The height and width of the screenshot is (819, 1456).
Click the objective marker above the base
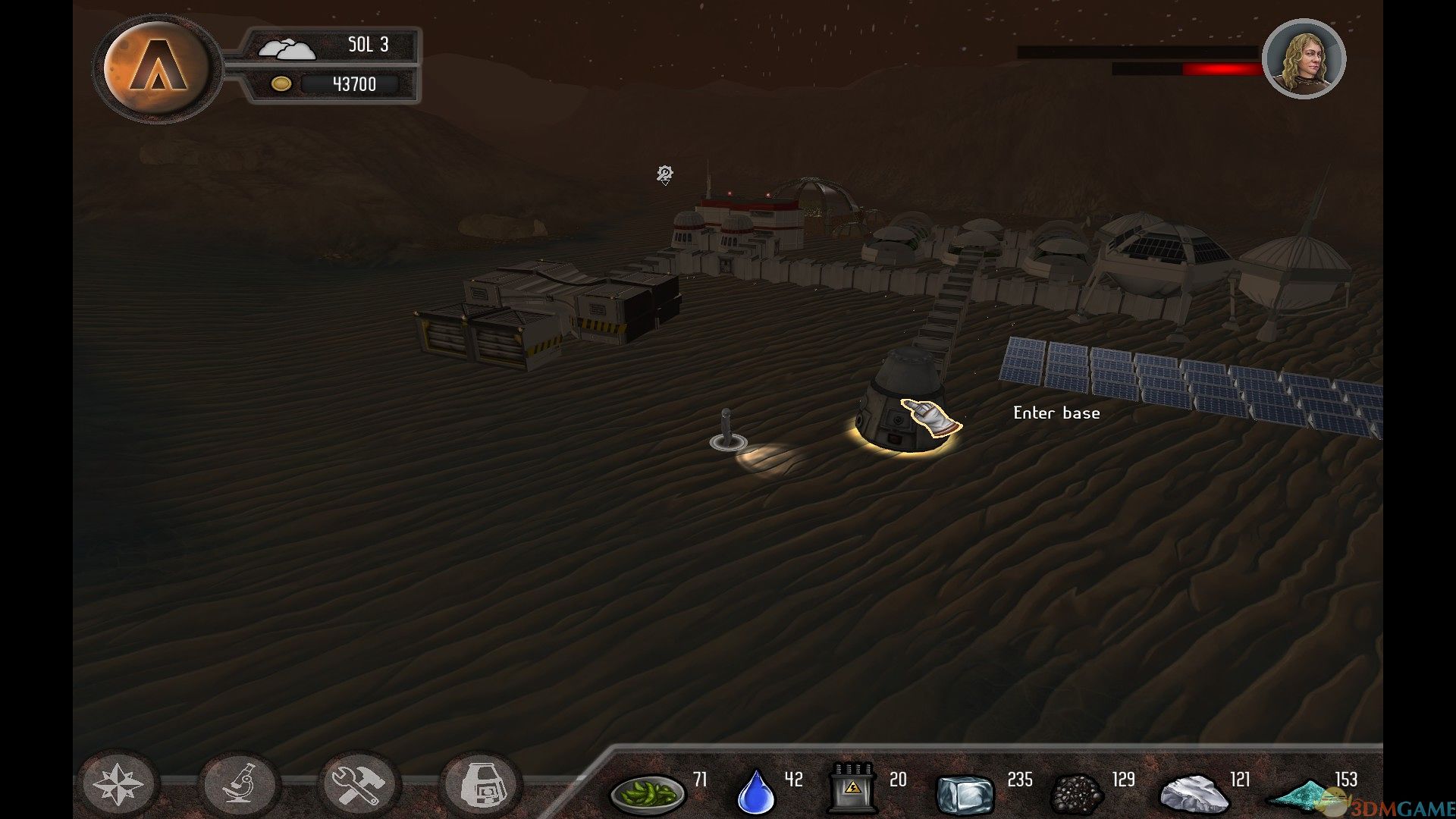click(x=665, y=175)
